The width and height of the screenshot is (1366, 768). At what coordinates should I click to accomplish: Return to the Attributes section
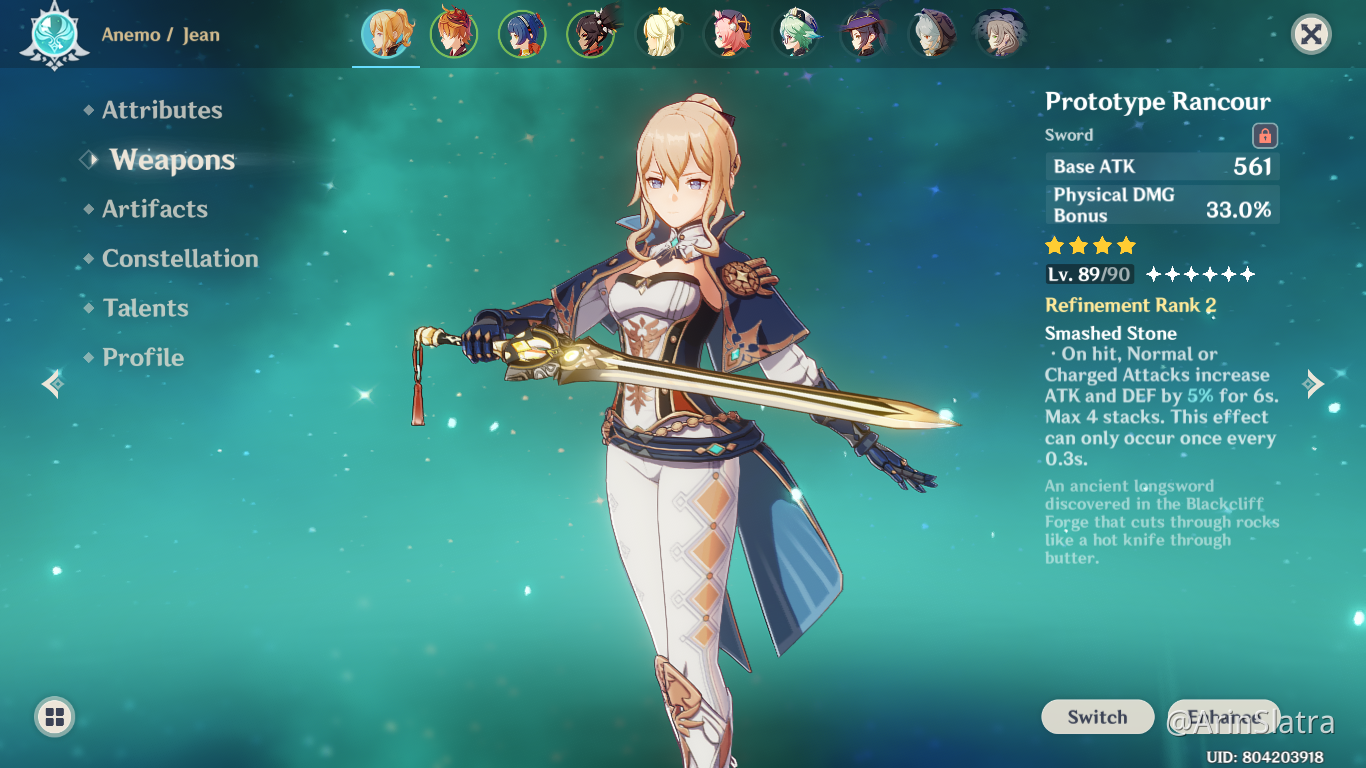pos(162,110)
